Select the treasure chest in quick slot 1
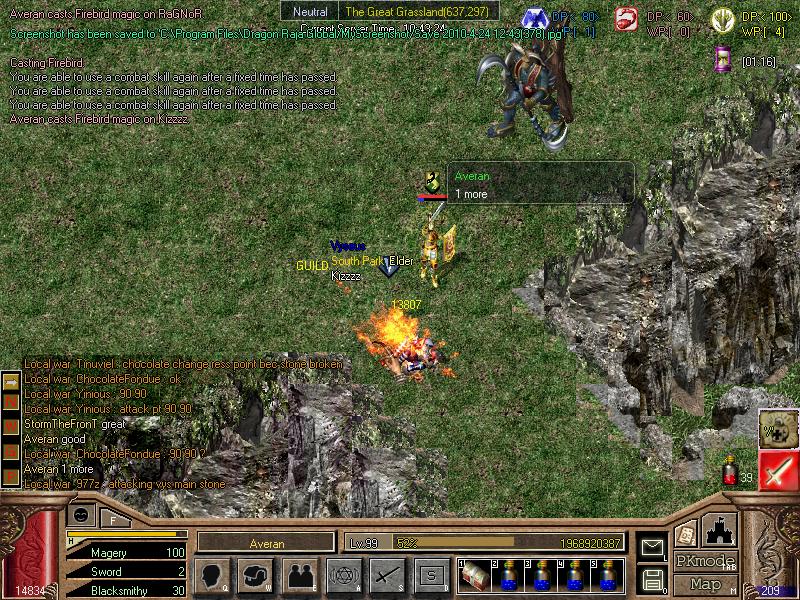This screenshot has width=800, height=600. 474,574
